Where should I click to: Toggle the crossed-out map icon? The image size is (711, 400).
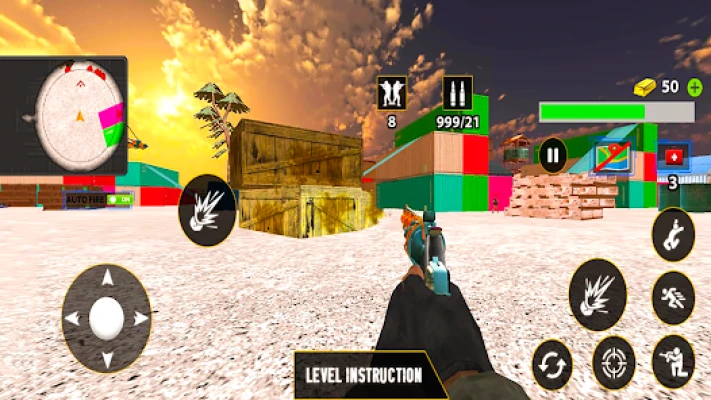point(610,156)
